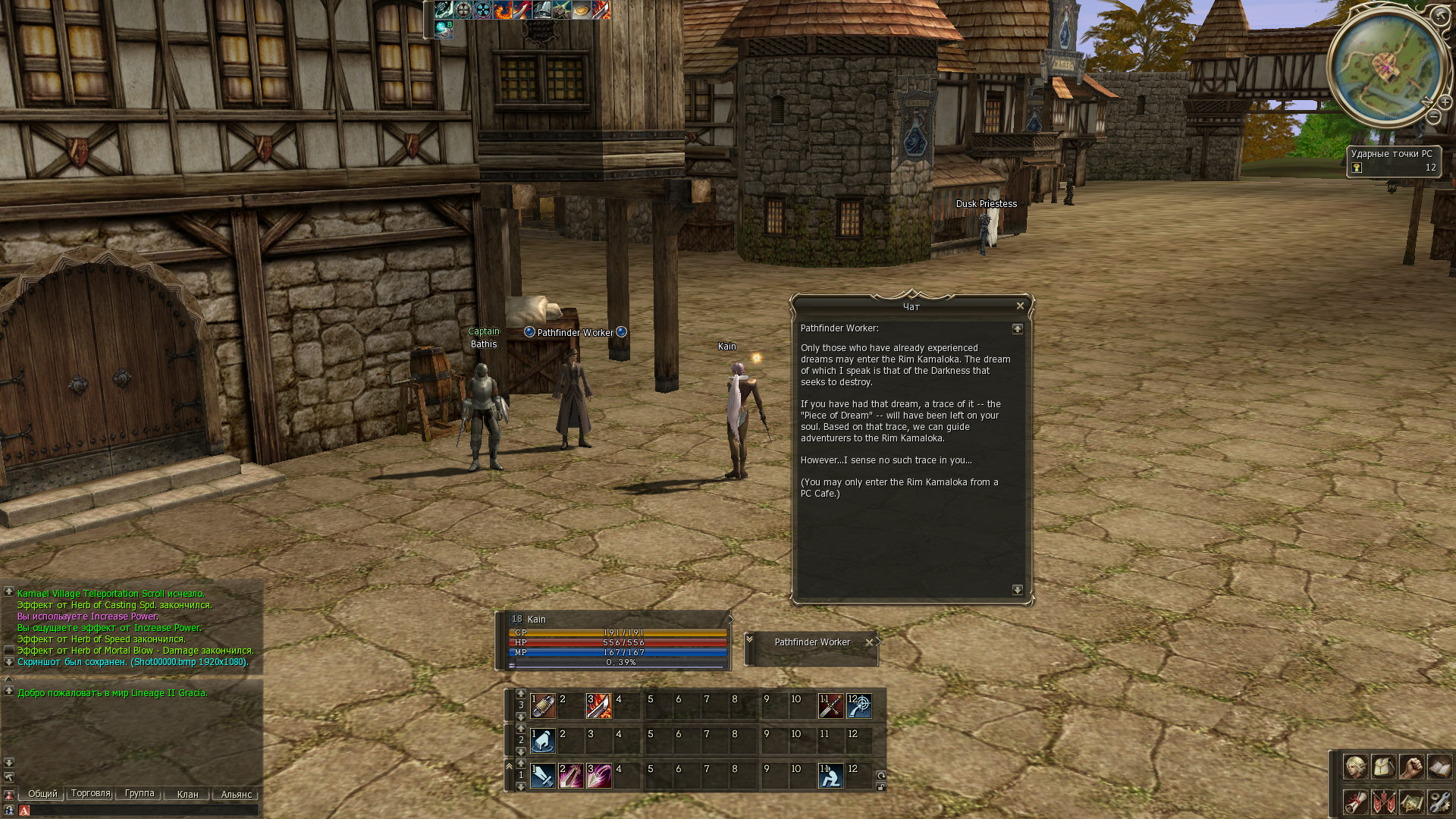
Task: Open the clan banners icon
Action: tap(1383, 802)
